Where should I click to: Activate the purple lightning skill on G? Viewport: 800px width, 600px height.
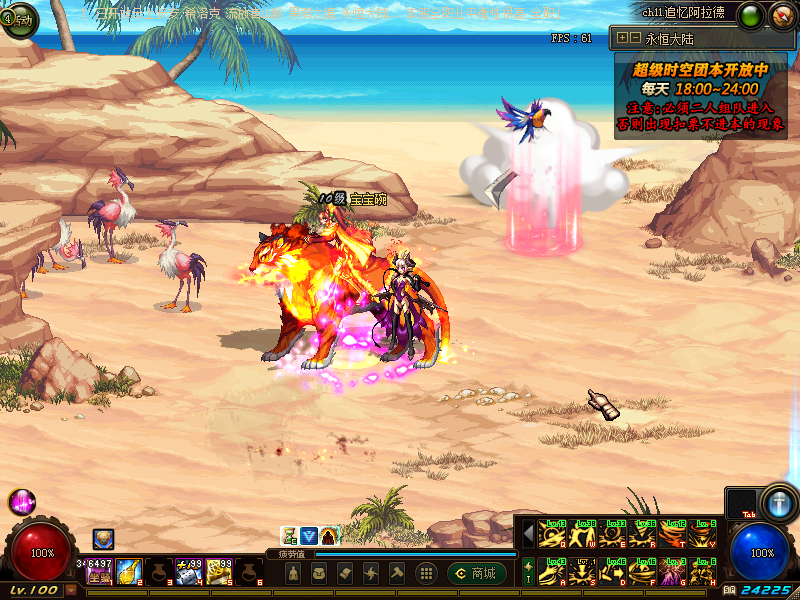672,571
